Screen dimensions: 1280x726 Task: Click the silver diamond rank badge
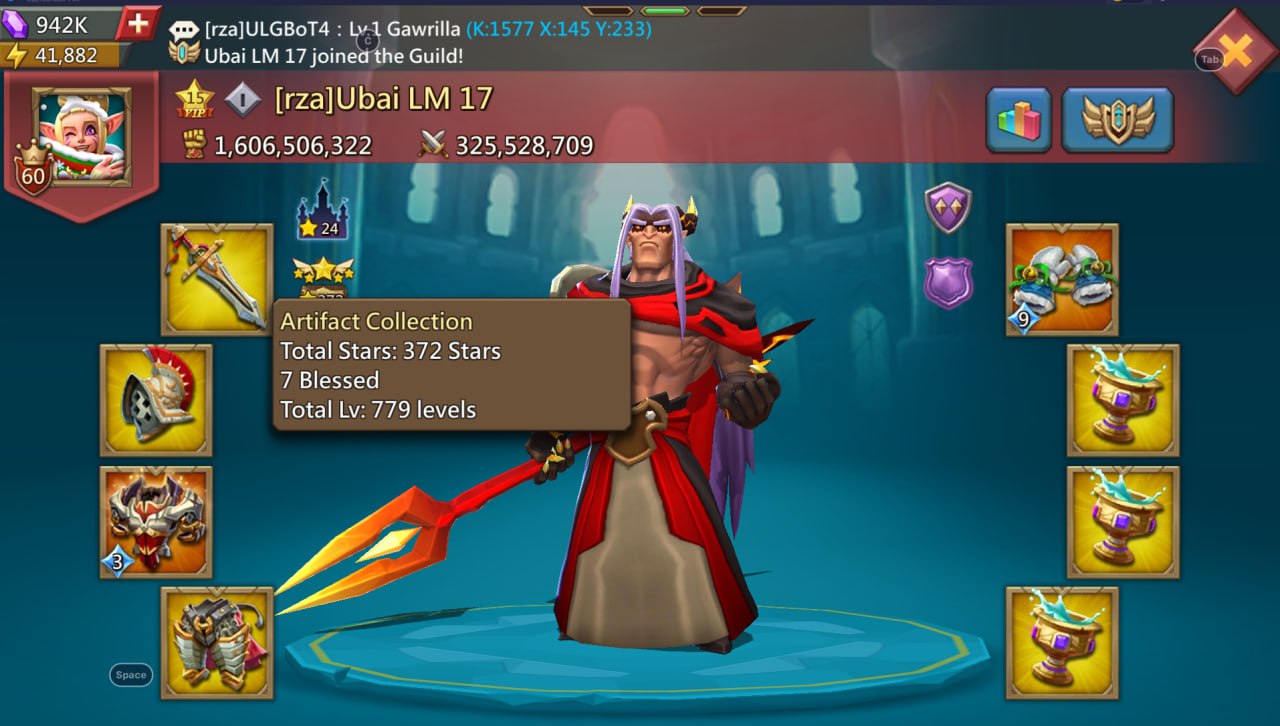pos(243,99)
